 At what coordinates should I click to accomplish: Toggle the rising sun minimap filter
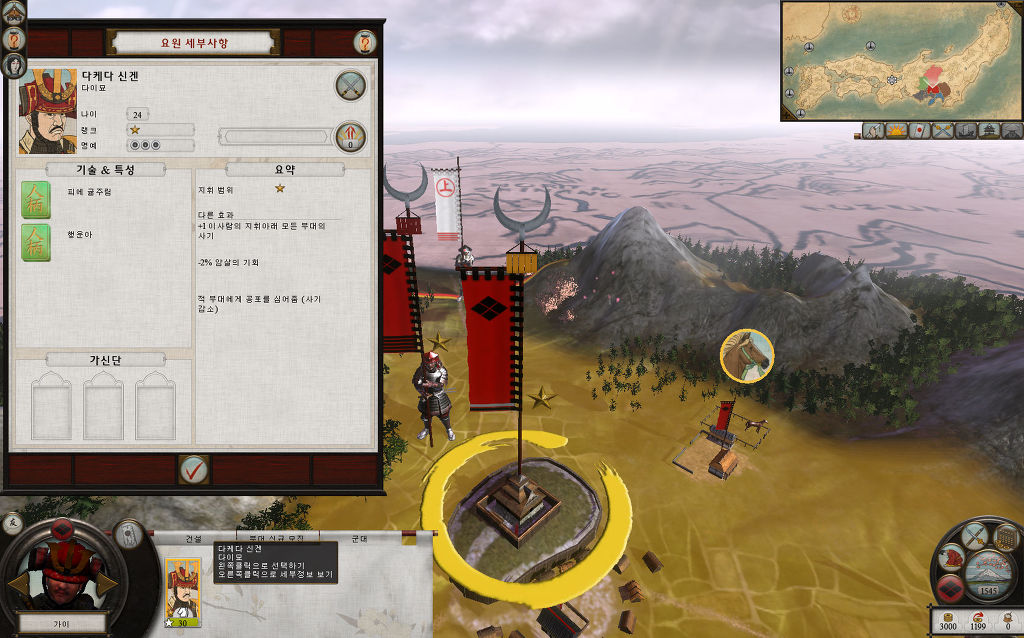(x=896, y=131)
